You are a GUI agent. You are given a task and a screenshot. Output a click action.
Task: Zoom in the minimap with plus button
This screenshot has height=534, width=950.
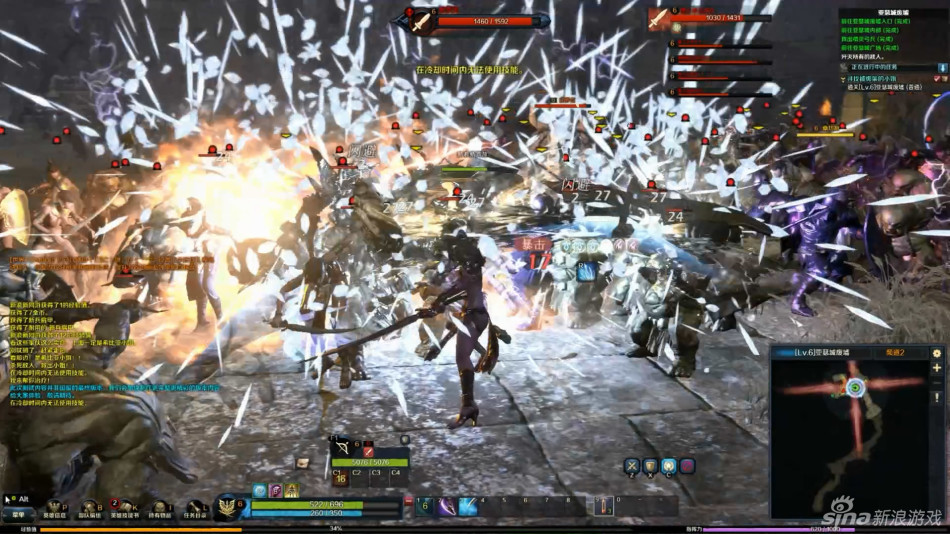(937, 368)
